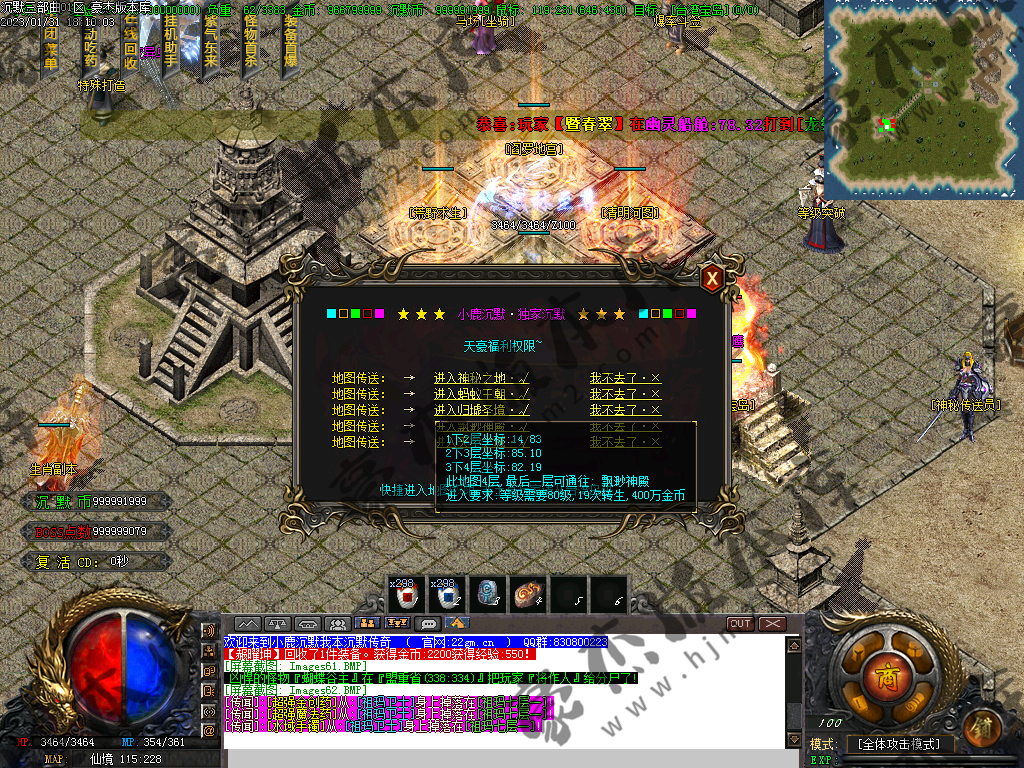The height and width of the screenshot is (768, 1024).
Task: Change the 全体攻击模式 attack mode
Action: (899, 744)
